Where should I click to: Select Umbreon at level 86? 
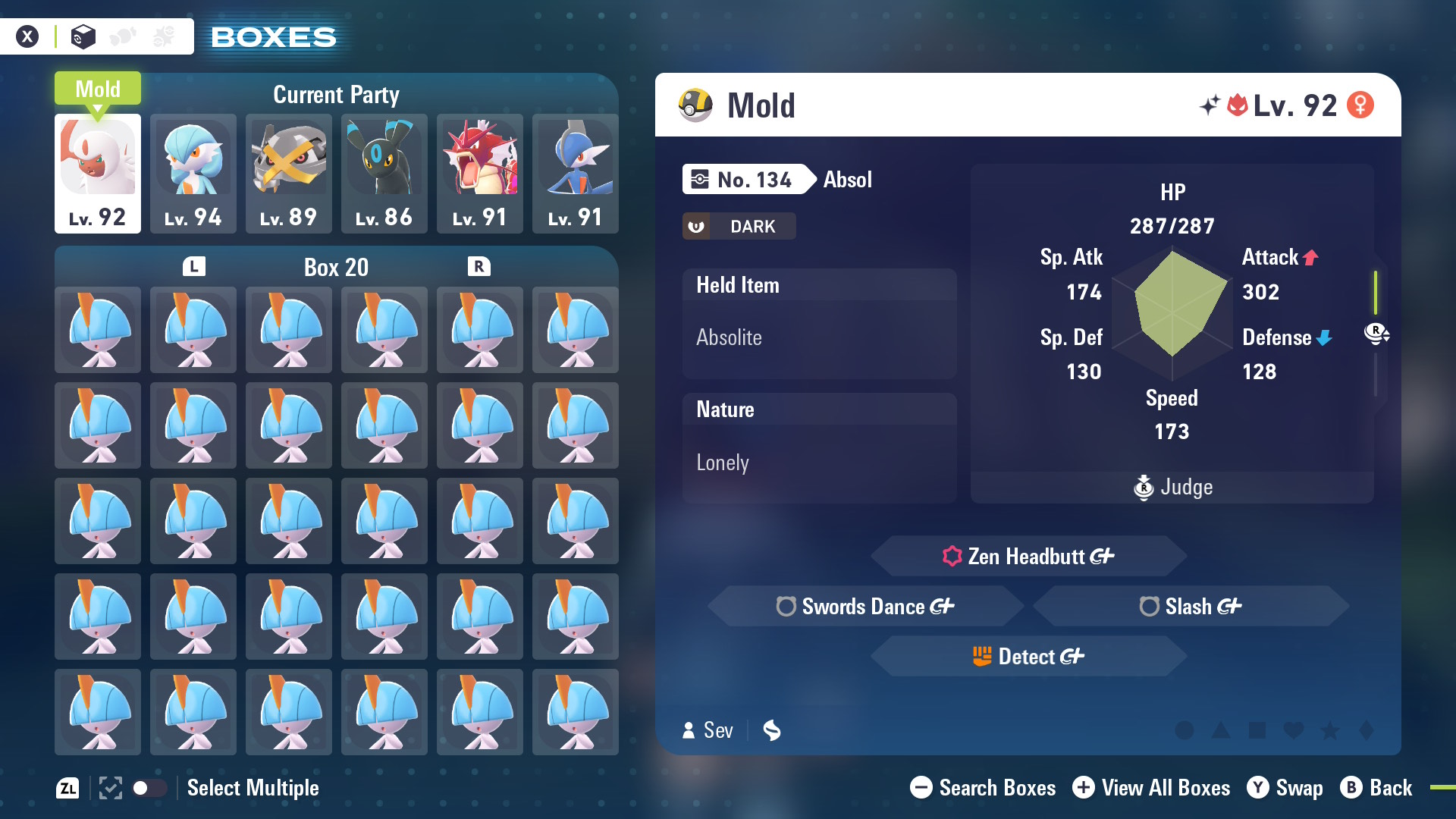click(x=384, y=173)
